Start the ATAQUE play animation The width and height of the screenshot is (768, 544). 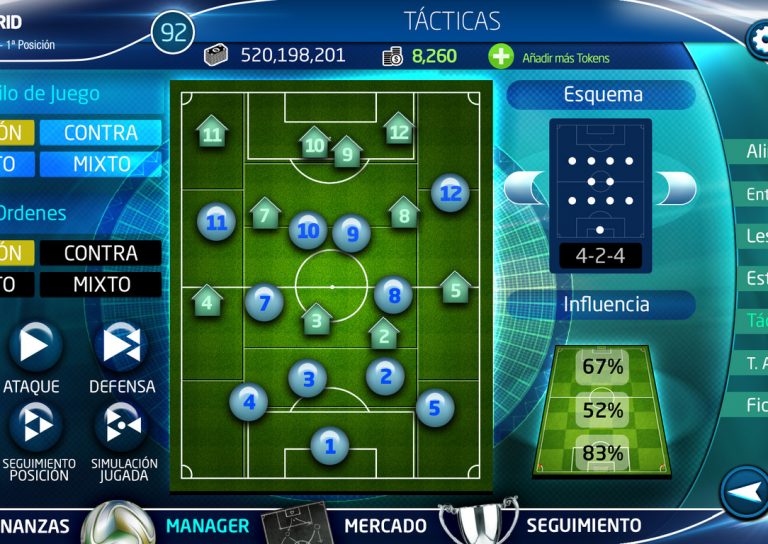(34, 345)
